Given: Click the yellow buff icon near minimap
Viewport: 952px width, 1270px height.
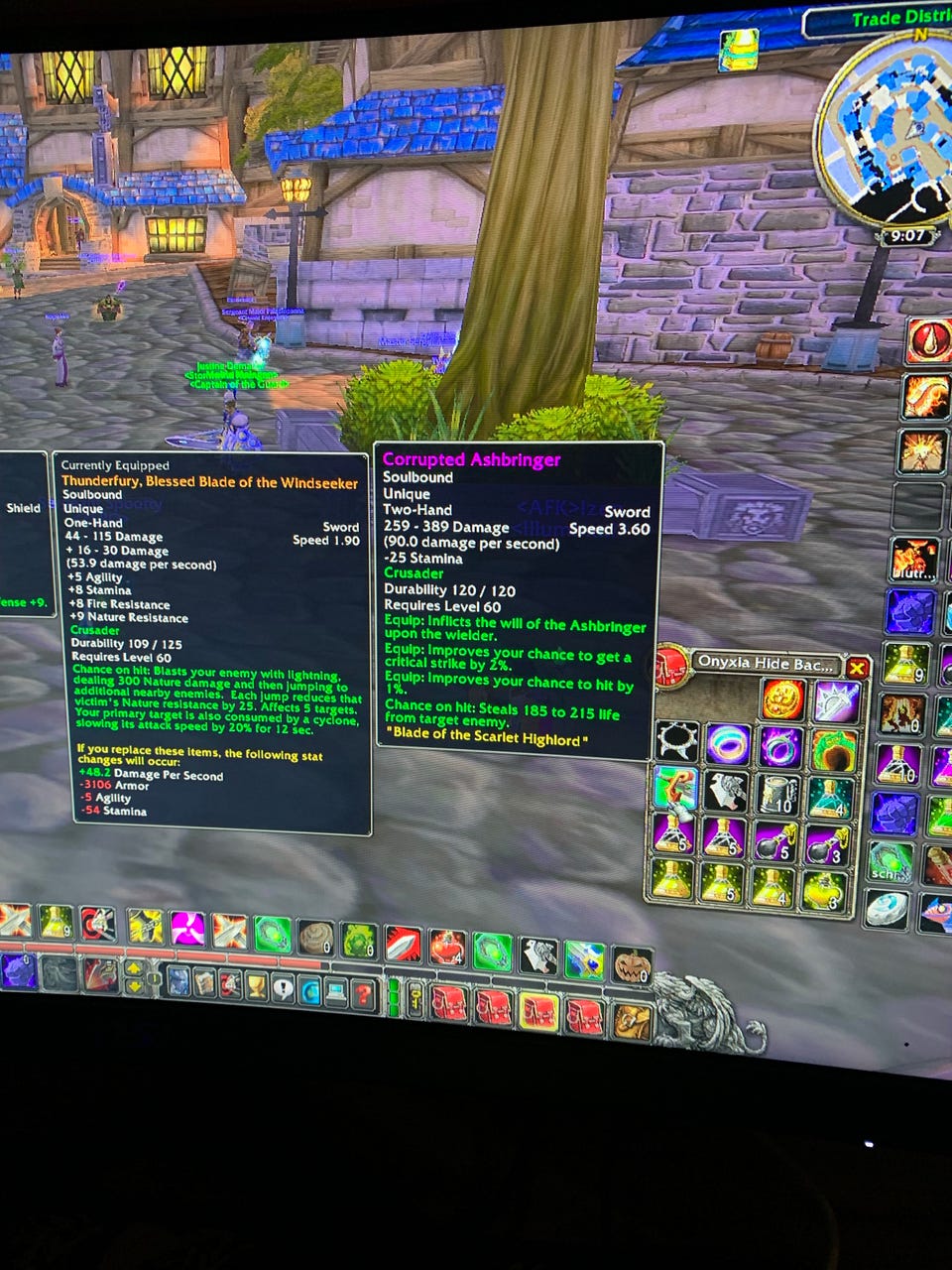Looking at the screenshot, I should click(738, 48).
